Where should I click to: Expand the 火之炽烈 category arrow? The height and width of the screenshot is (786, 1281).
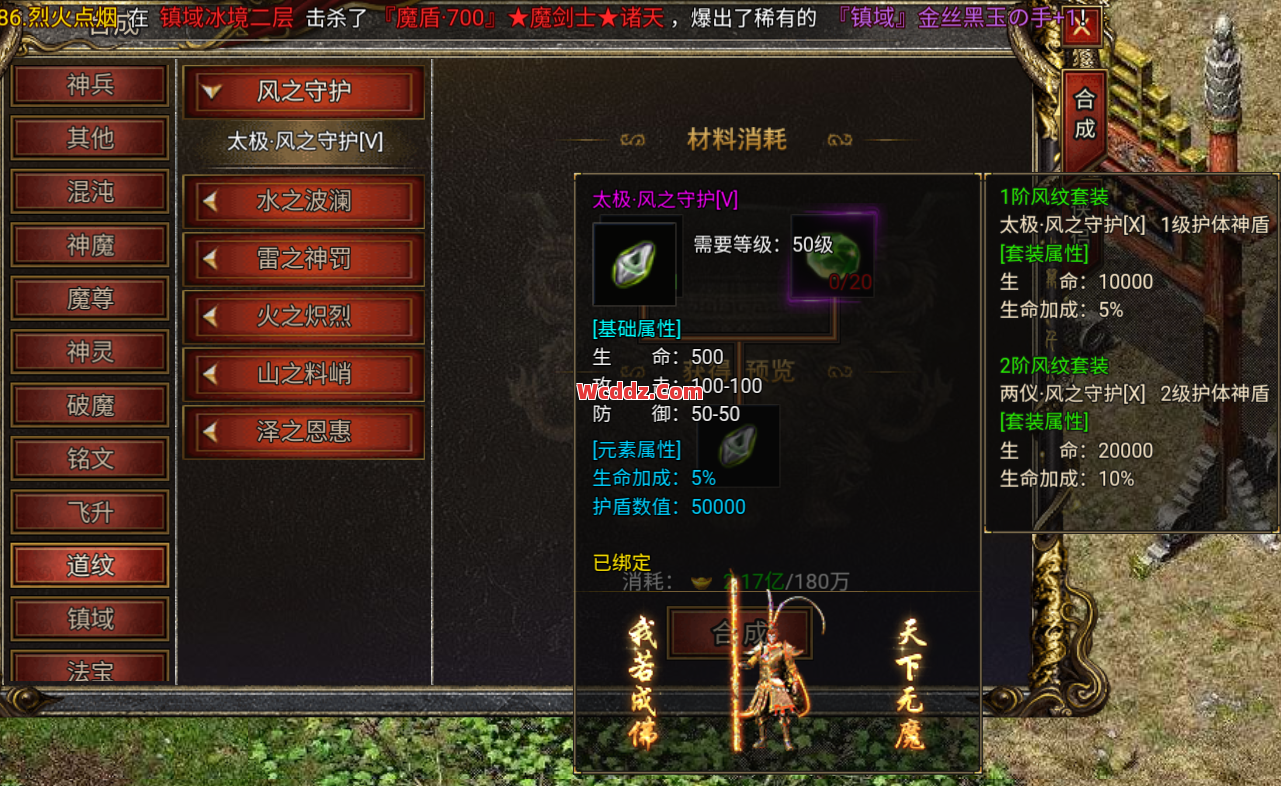pyautogui.click(x=211, y=316)
